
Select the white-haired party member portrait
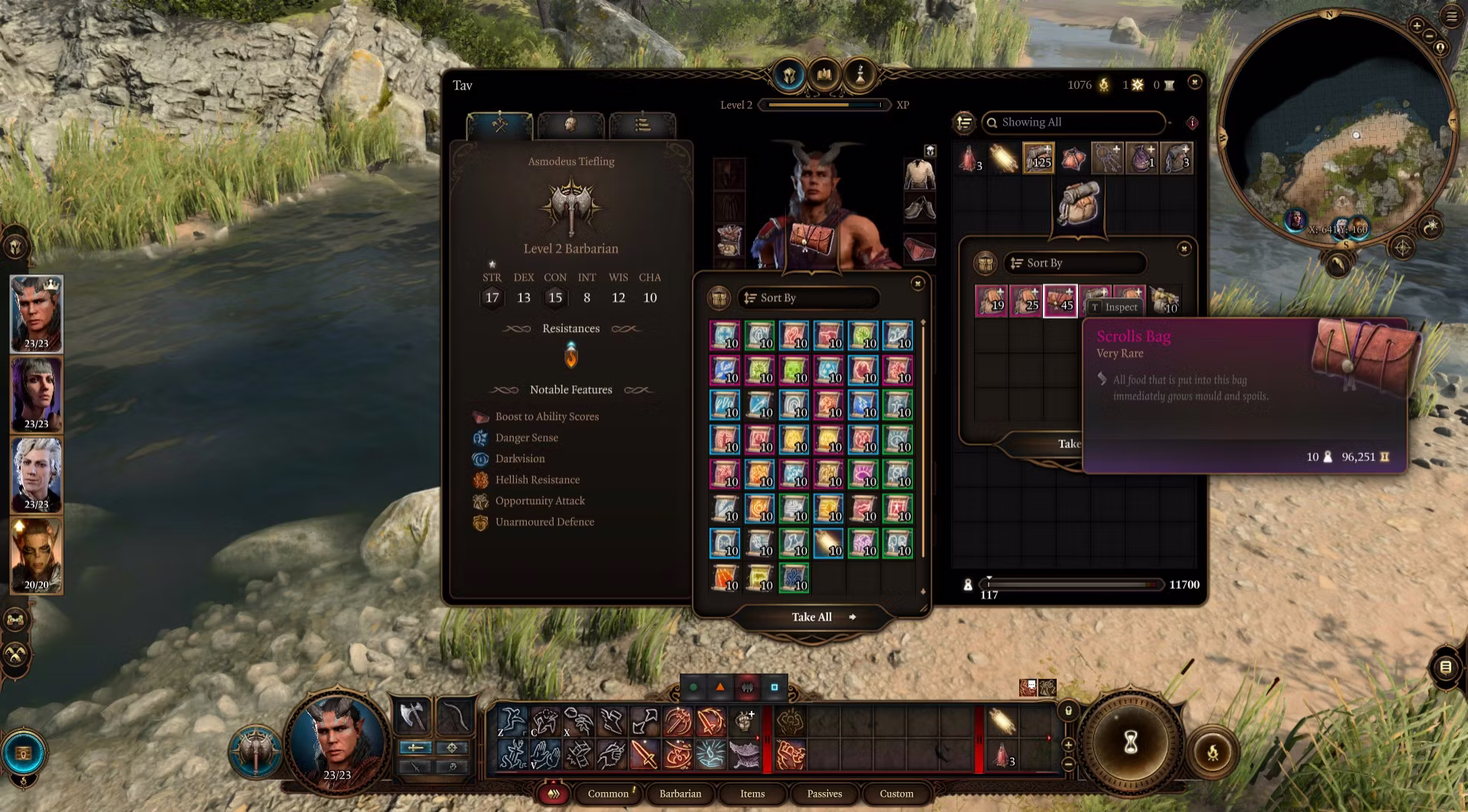click(36, 475)
